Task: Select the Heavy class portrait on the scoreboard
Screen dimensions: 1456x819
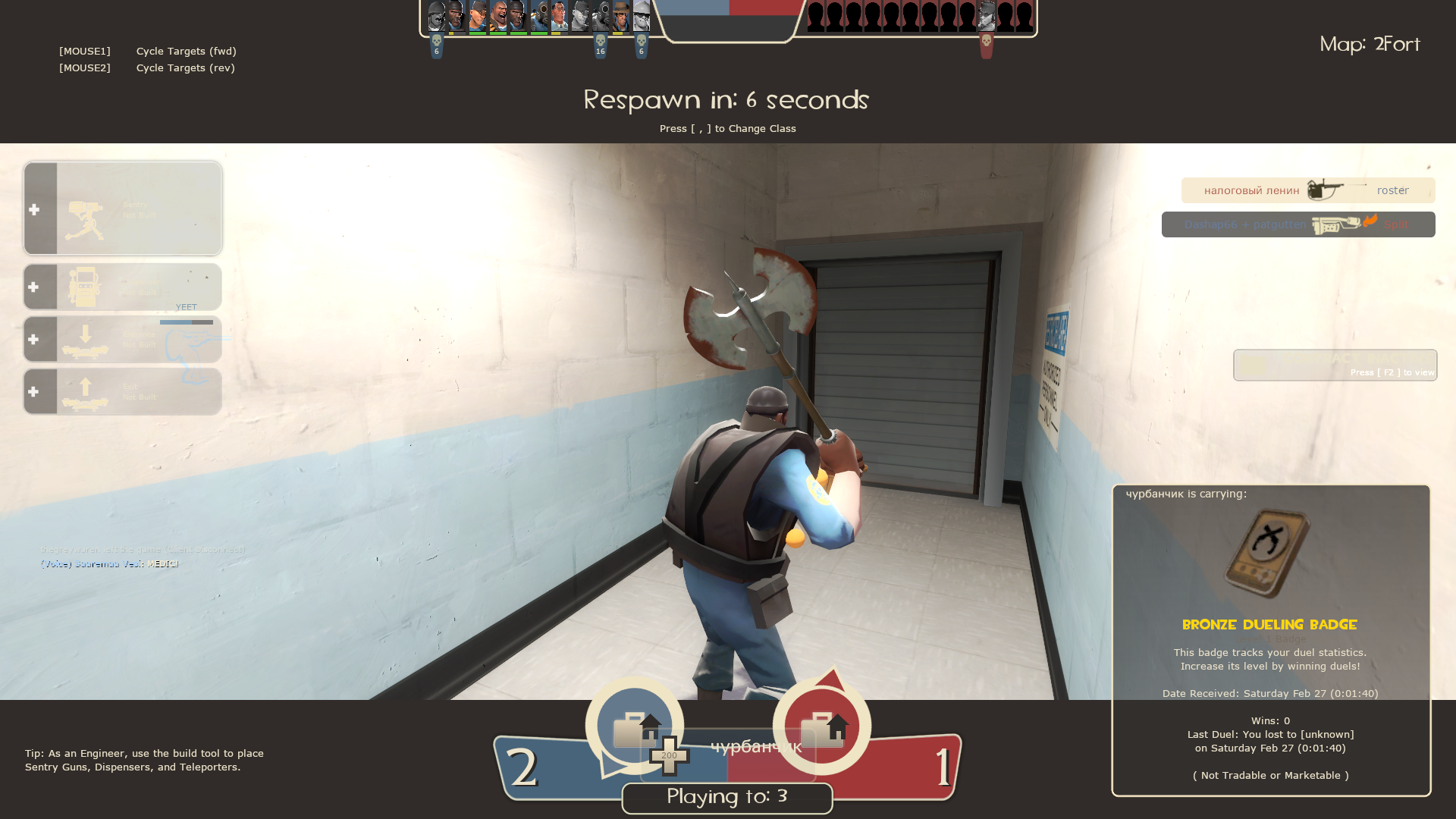Action: pos(499,15)
